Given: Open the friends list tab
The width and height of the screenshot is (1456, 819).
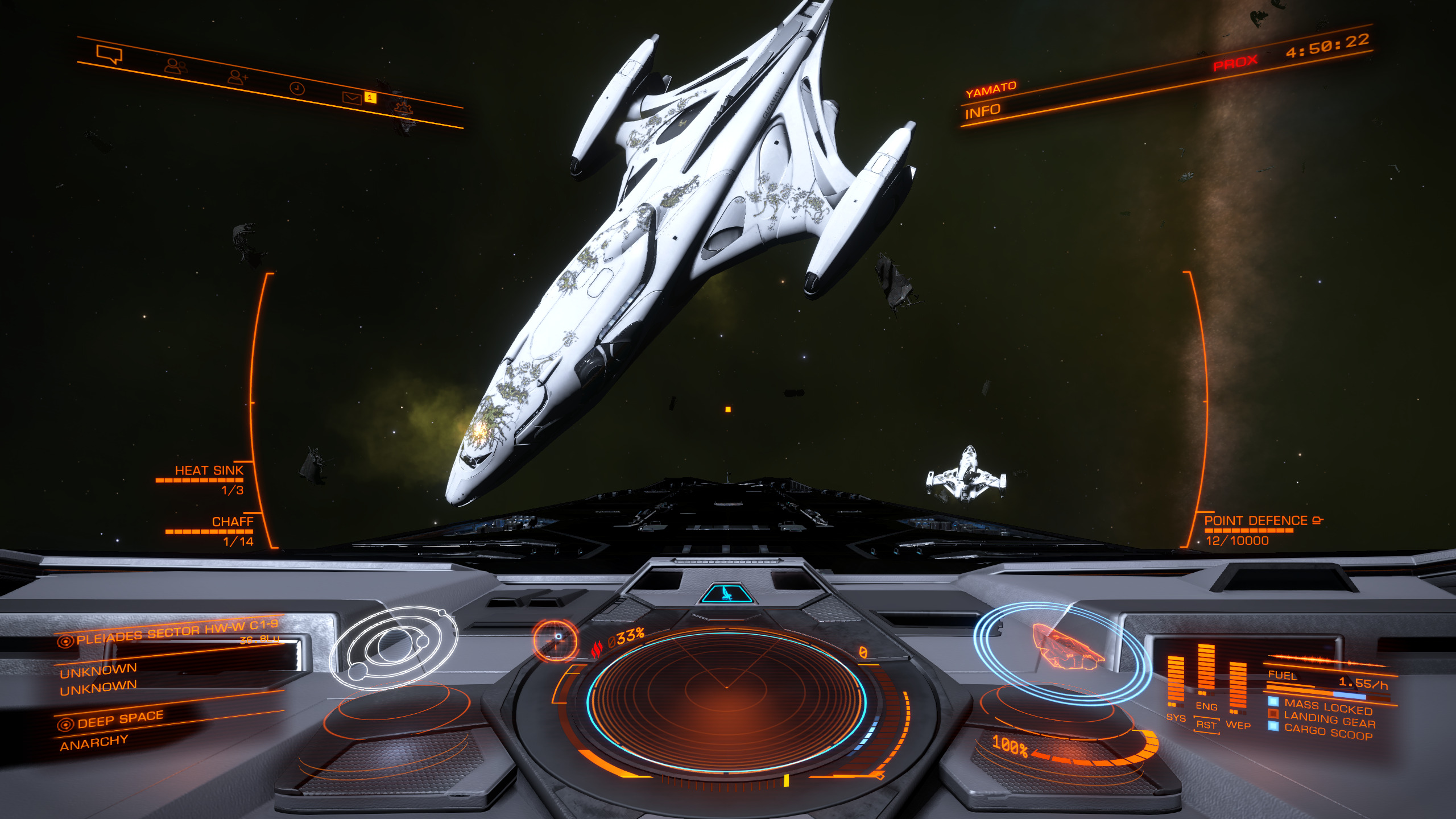Looking at the screenshot, I should [x=175, y=67].
